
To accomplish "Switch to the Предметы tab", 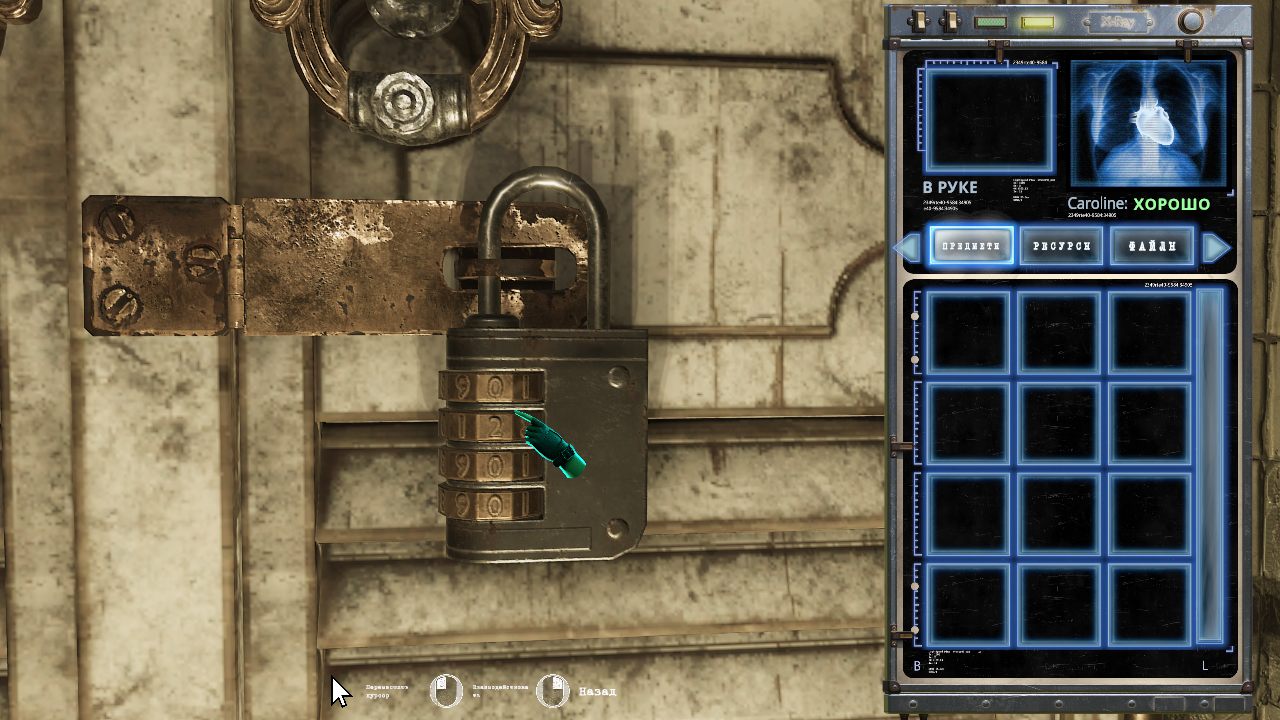I will [x=971, y=246].
